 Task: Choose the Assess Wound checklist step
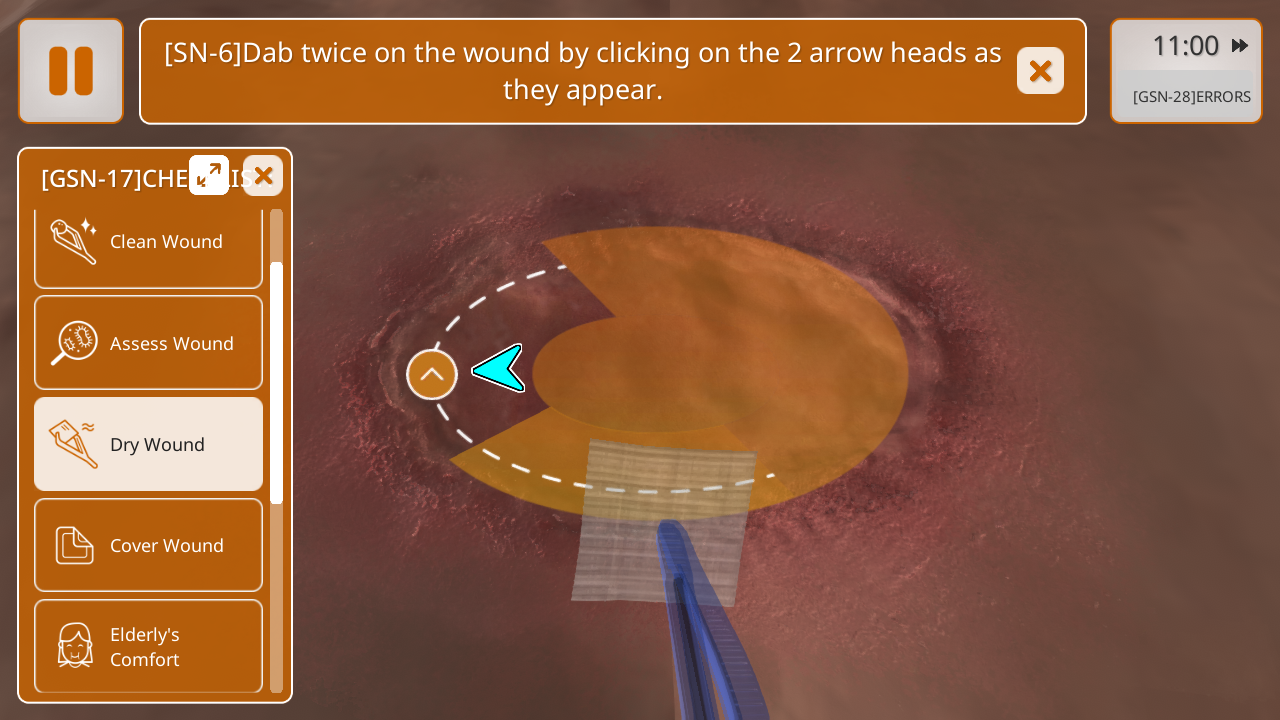tap(148, 343)
